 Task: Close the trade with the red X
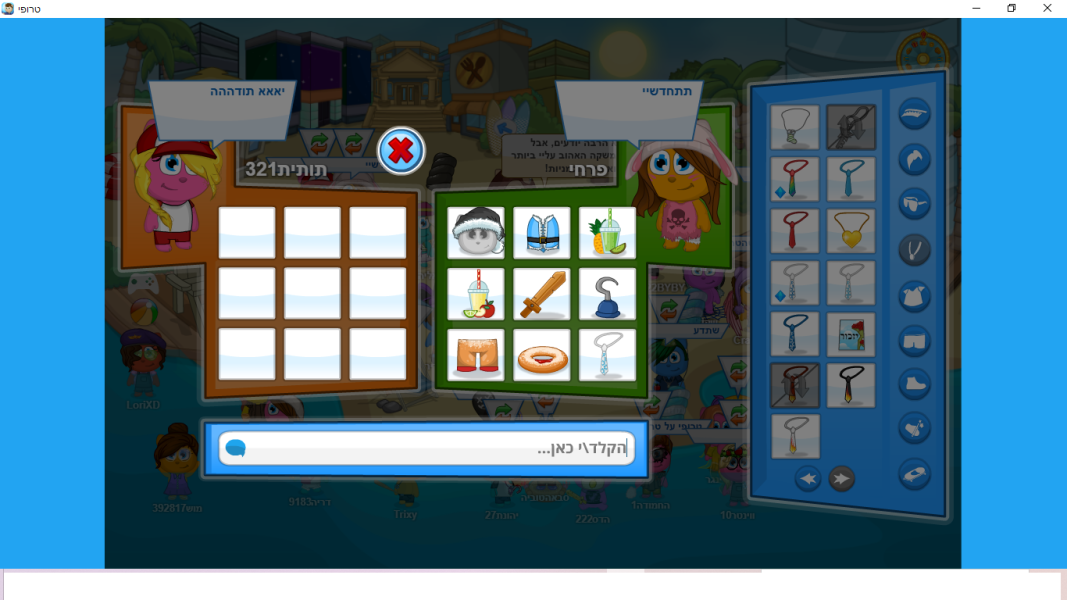pyautogui.click(x=401, y=151)
